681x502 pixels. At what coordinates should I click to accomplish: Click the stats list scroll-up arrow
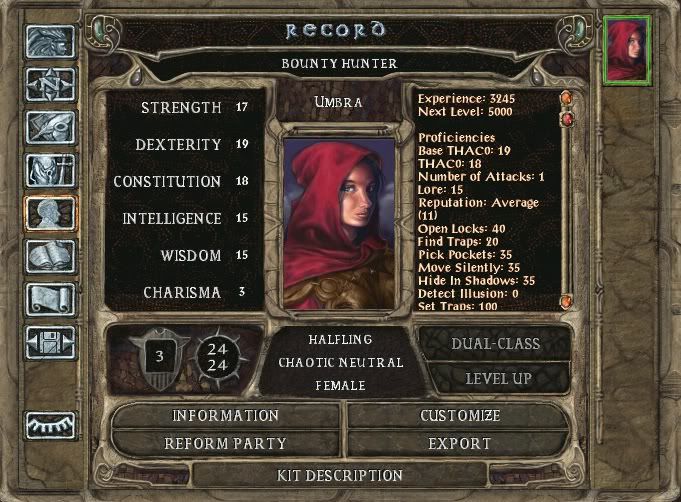[566, 98]
